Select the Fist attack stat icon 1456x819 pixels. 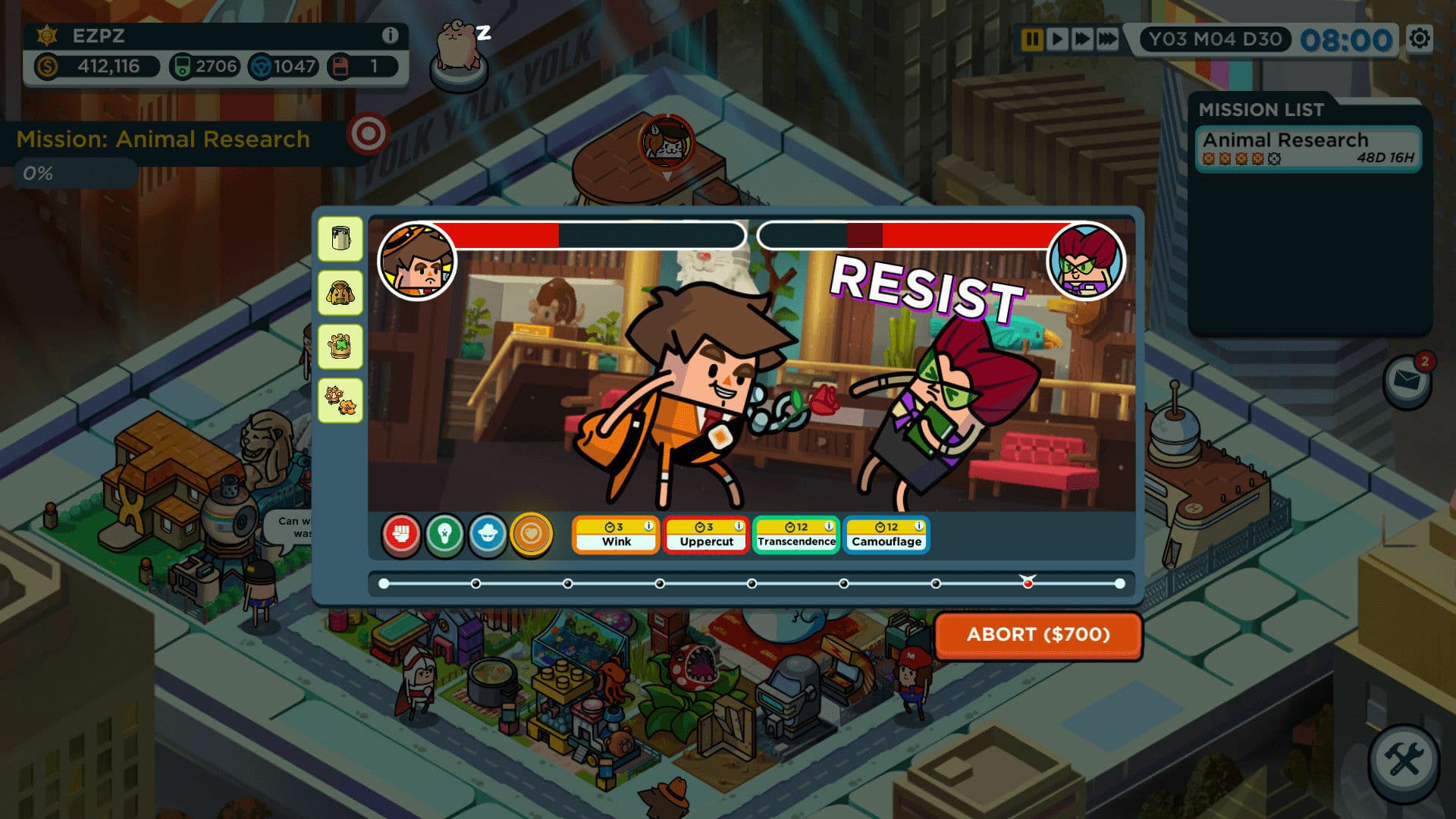click(403, 534)
